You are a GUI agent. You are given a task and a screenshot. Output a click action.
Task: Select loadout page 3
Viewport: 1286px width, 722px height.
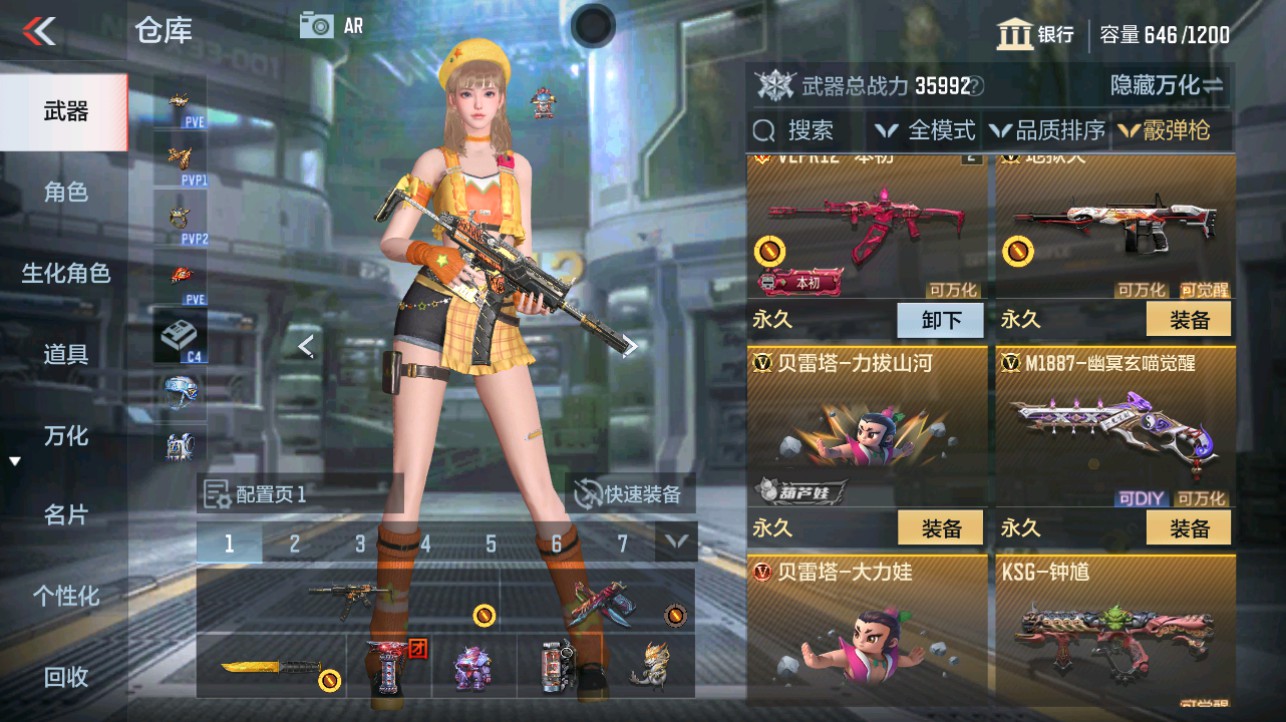(359, 542)
